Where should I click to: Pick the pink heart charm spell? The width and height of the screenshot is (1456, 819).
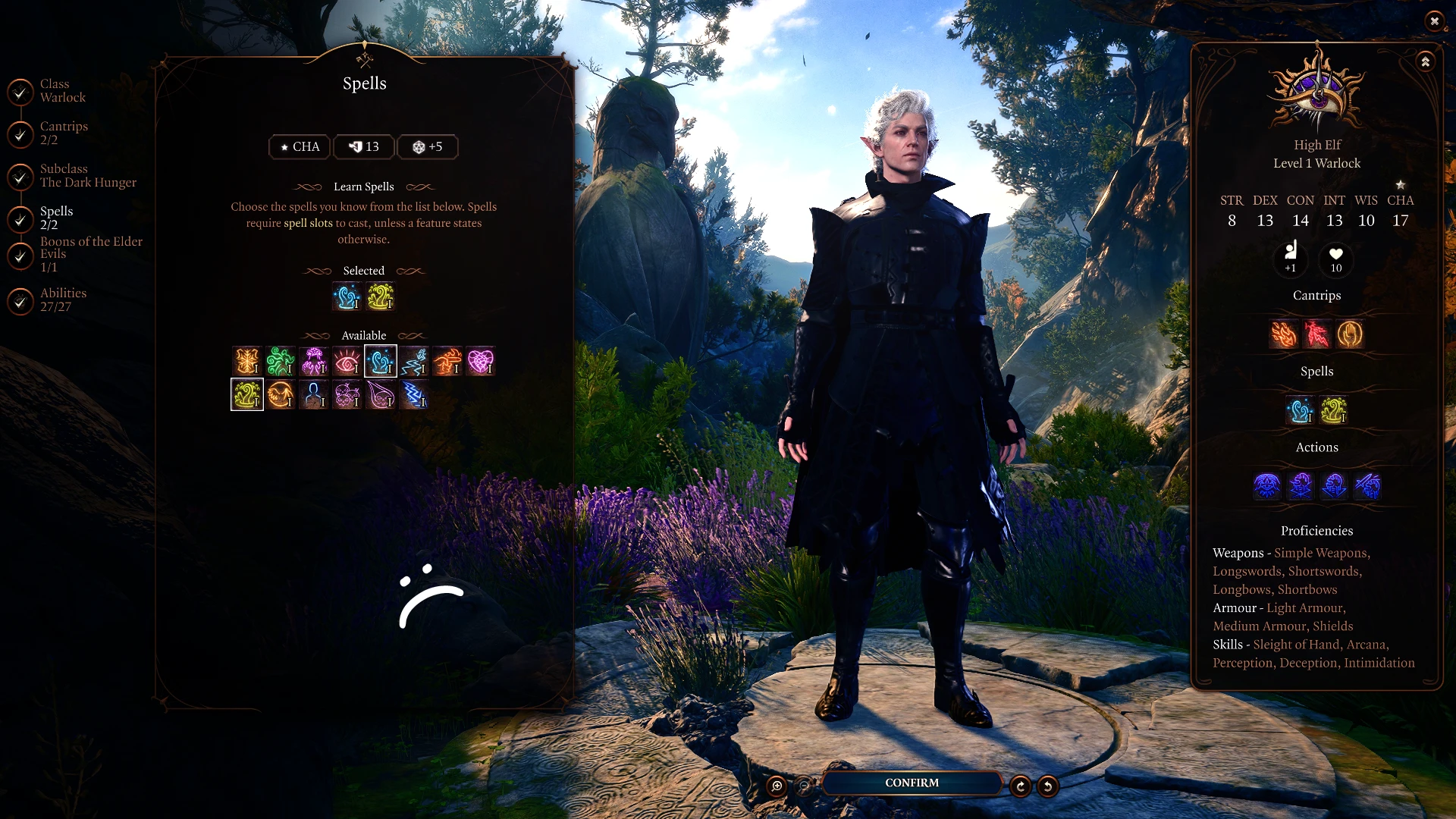click(x=480, y=362)
